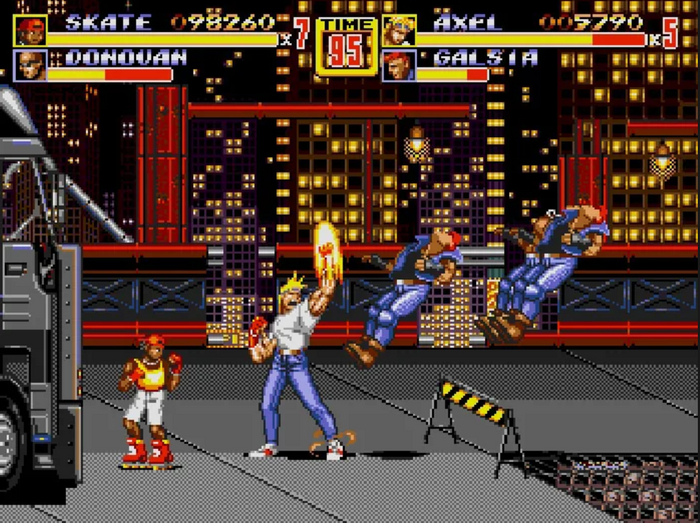Select the Galsia enemy portrait

click(398, 65)
